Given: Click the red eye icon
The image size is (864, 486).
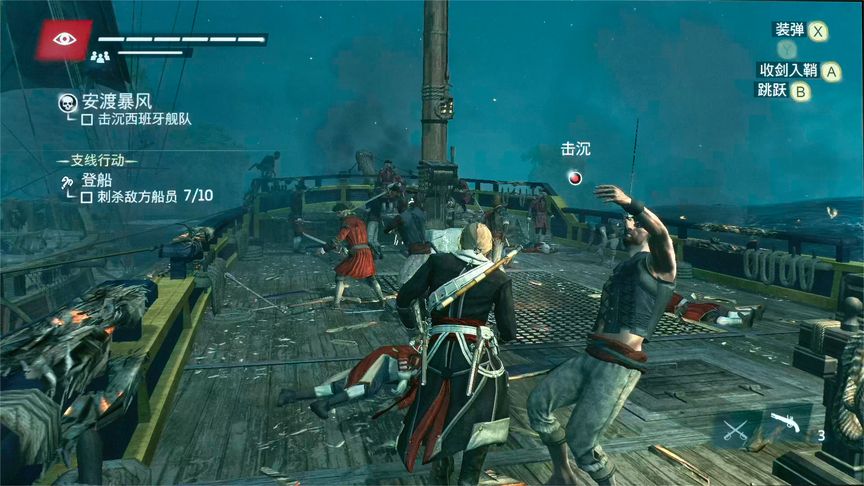Looking at the screenshot, I should [x=64, y=39].
